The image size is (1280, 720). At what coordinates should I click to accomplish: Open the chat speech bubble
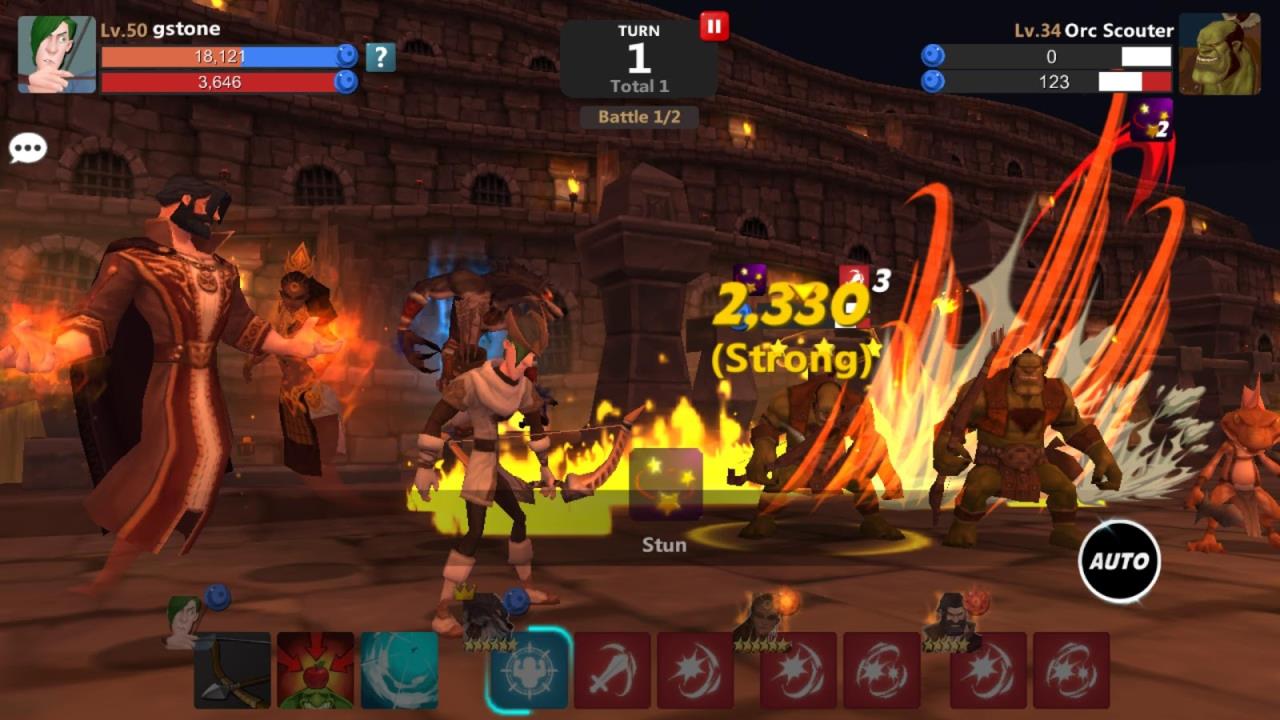(x=28, y=149)
